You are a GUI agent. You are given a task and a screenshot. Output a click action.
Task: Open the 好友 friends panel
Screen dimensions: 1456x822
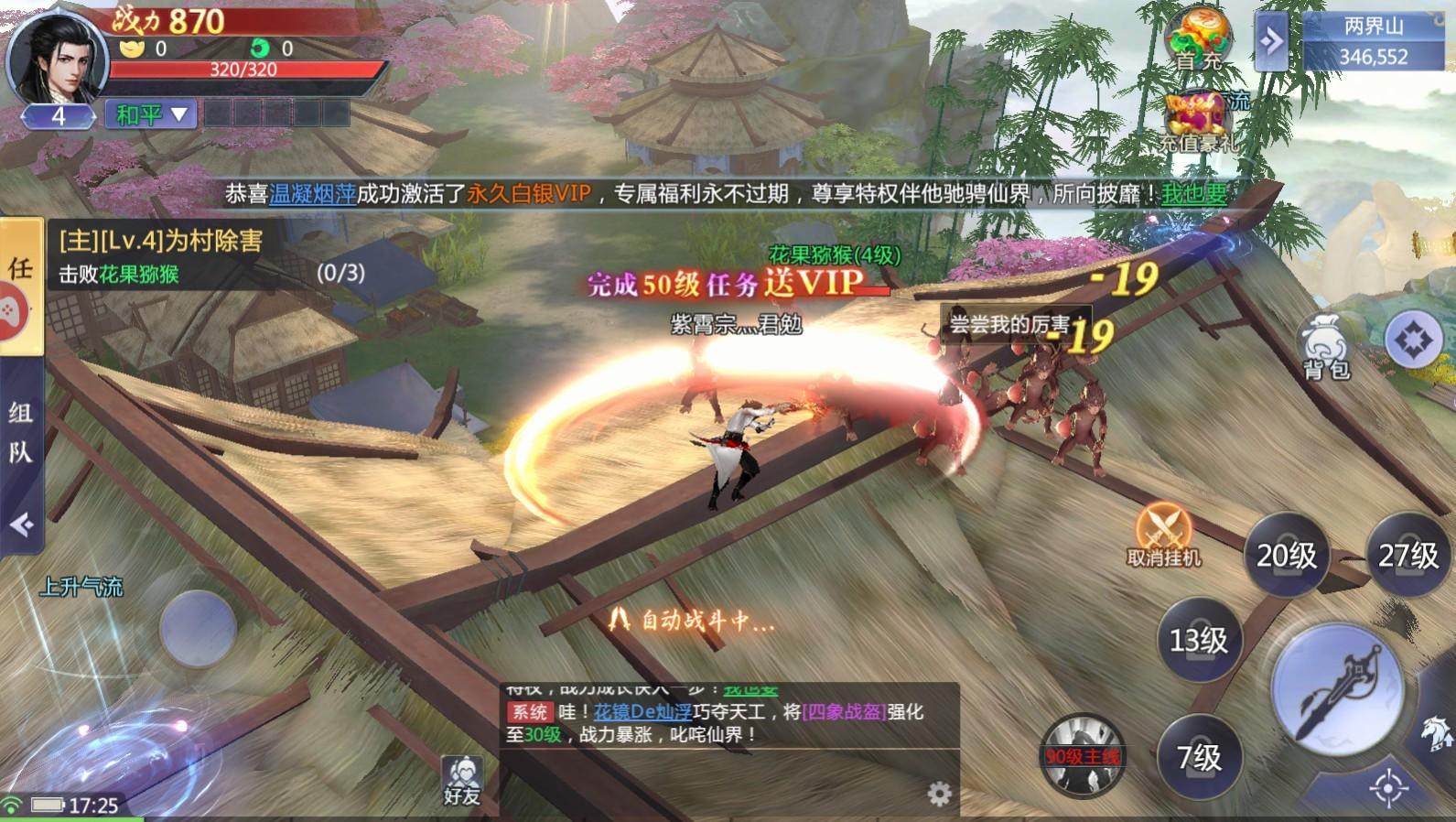pyautogui.click(x=462, y=773)
